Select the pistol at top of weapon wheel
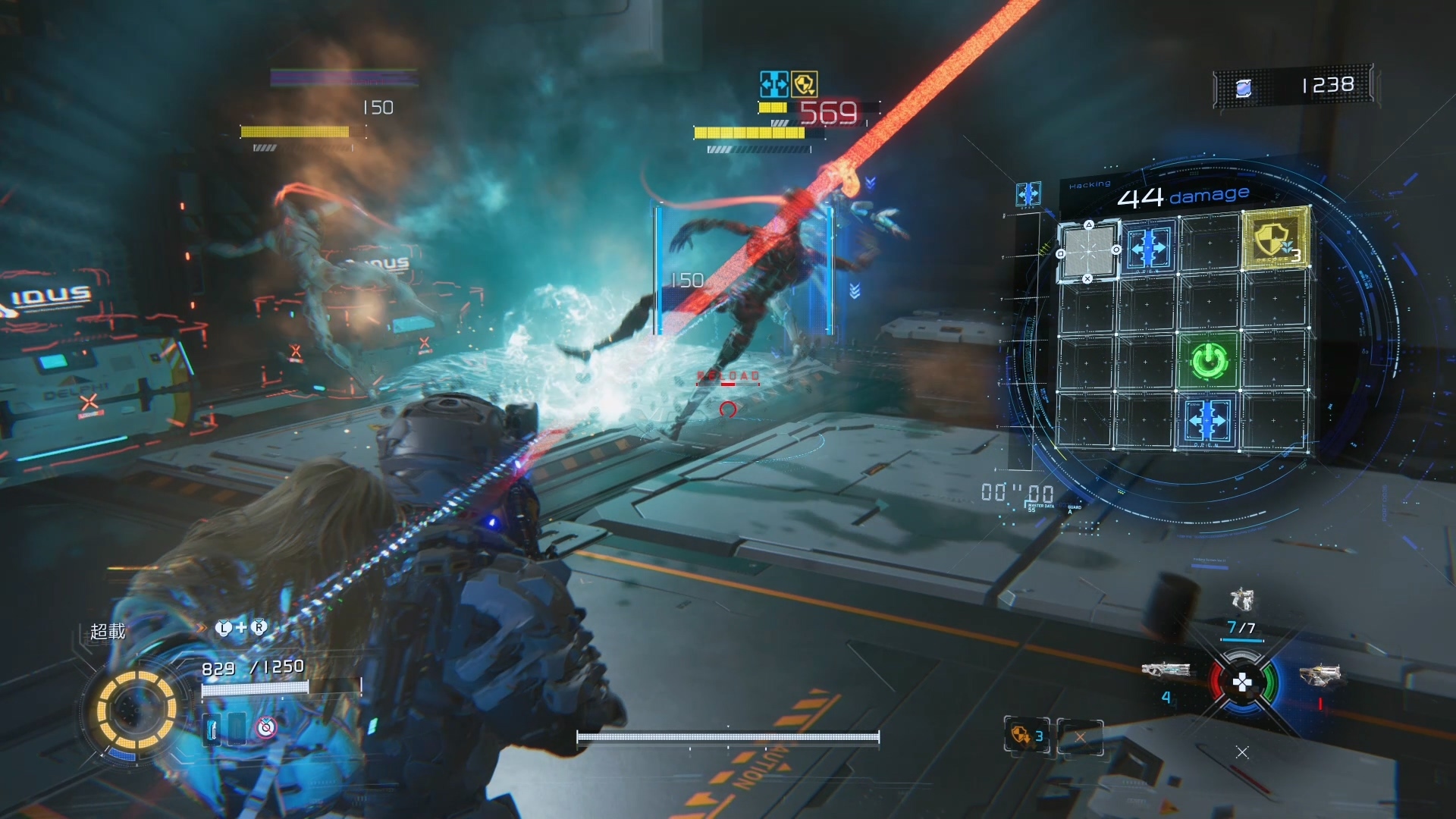The image size is (1456, 819). click(x=1241, y=601)
